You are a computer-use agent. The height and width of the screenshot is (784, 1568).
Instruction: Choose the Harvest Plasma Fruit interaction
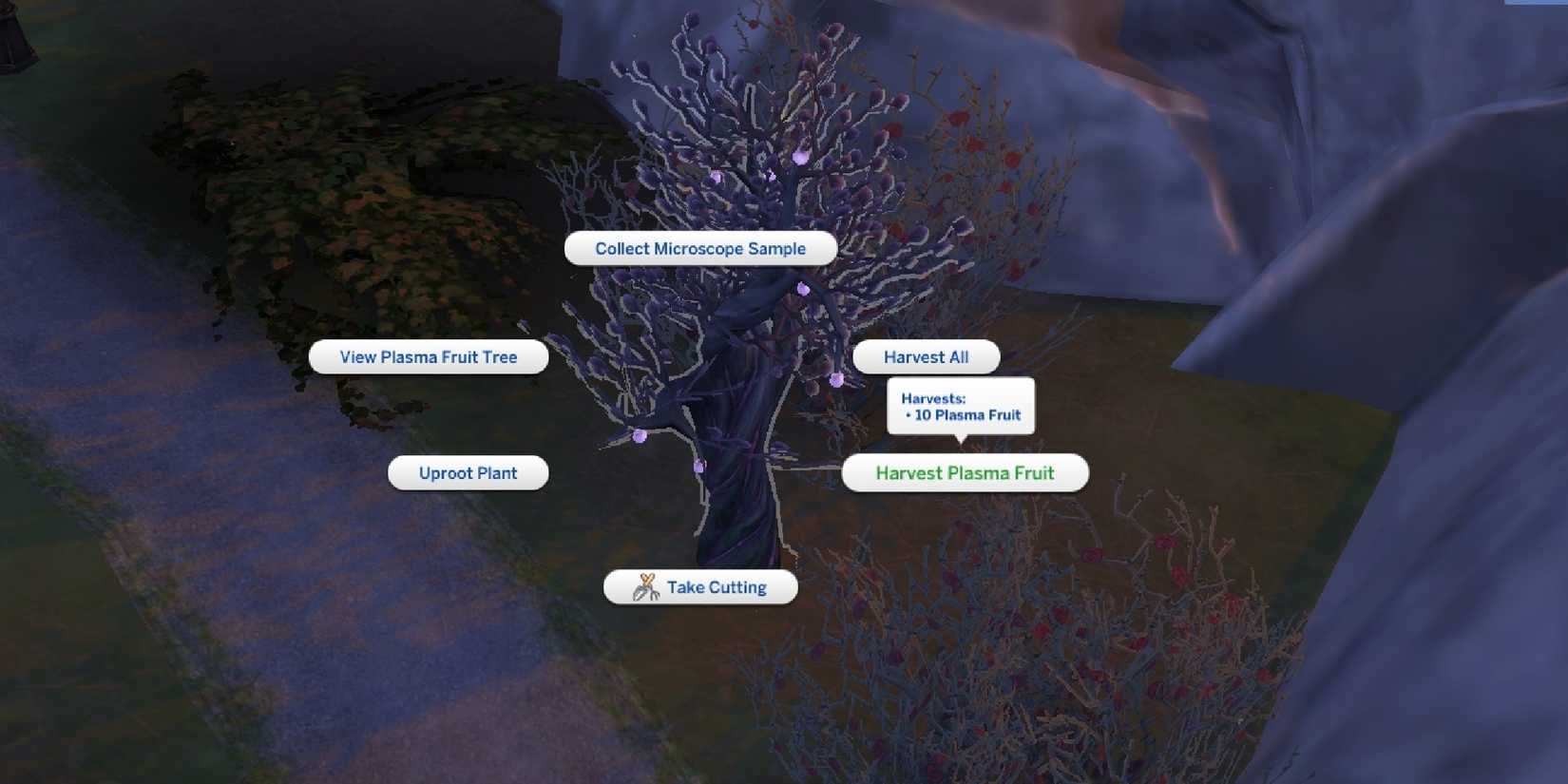(965, 472)
